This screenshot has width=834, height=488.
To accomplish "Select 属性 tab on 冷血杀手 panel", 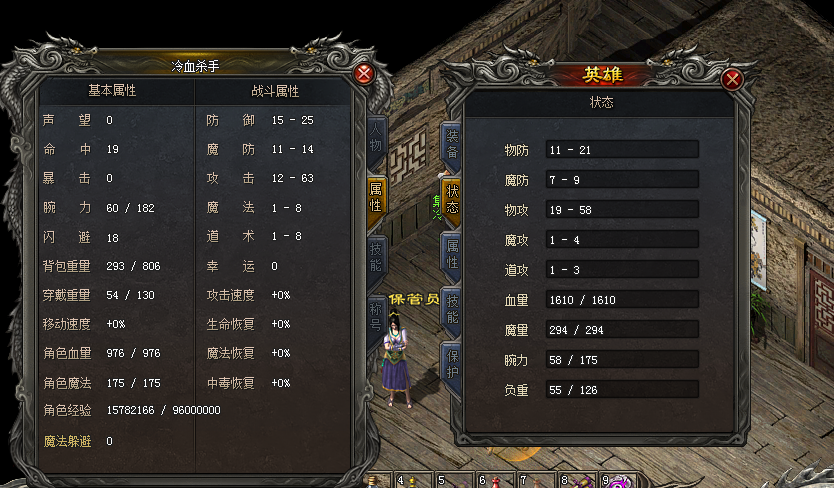I will [375, 197].
